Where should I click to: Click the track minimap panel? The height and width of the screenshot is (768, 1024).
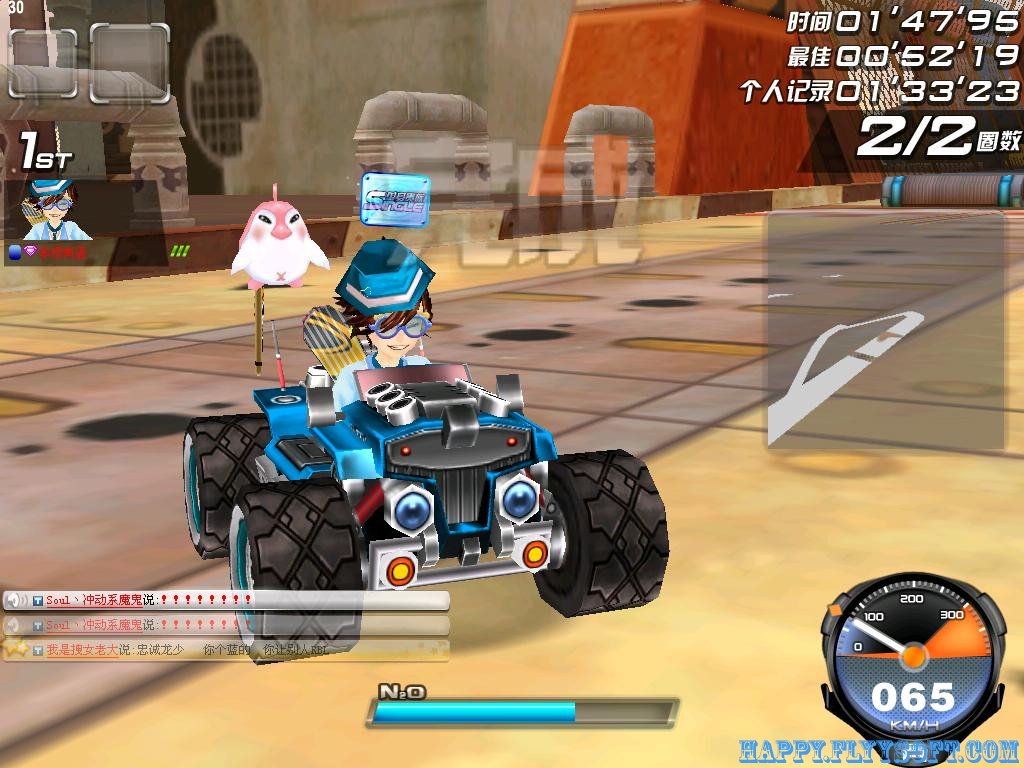point(885,330)
